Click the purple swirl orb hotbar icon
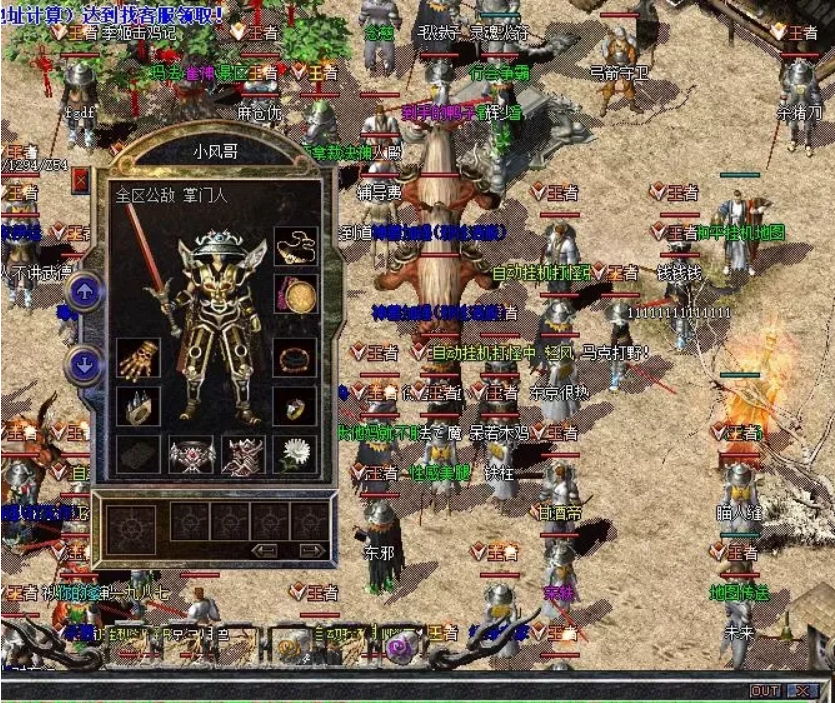The width and height of the screenshot is (835, 703). pyautogui.click(x=401, y=644)
